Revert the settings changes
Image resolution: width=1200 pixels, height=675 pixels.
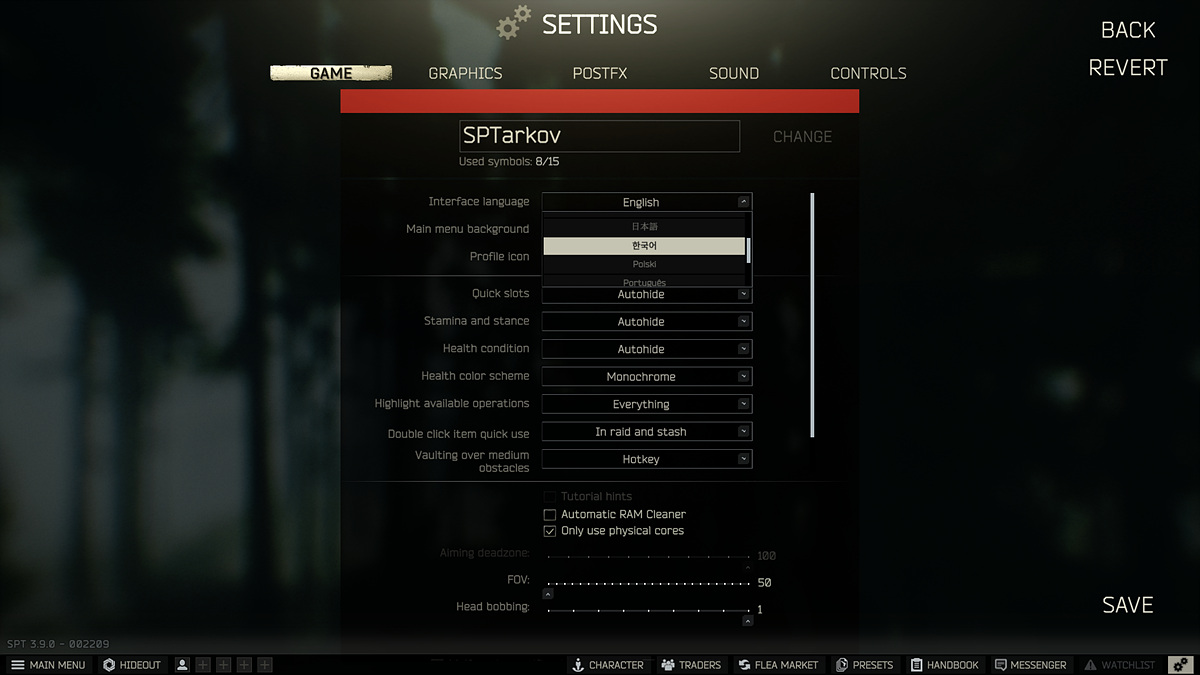1128,68
